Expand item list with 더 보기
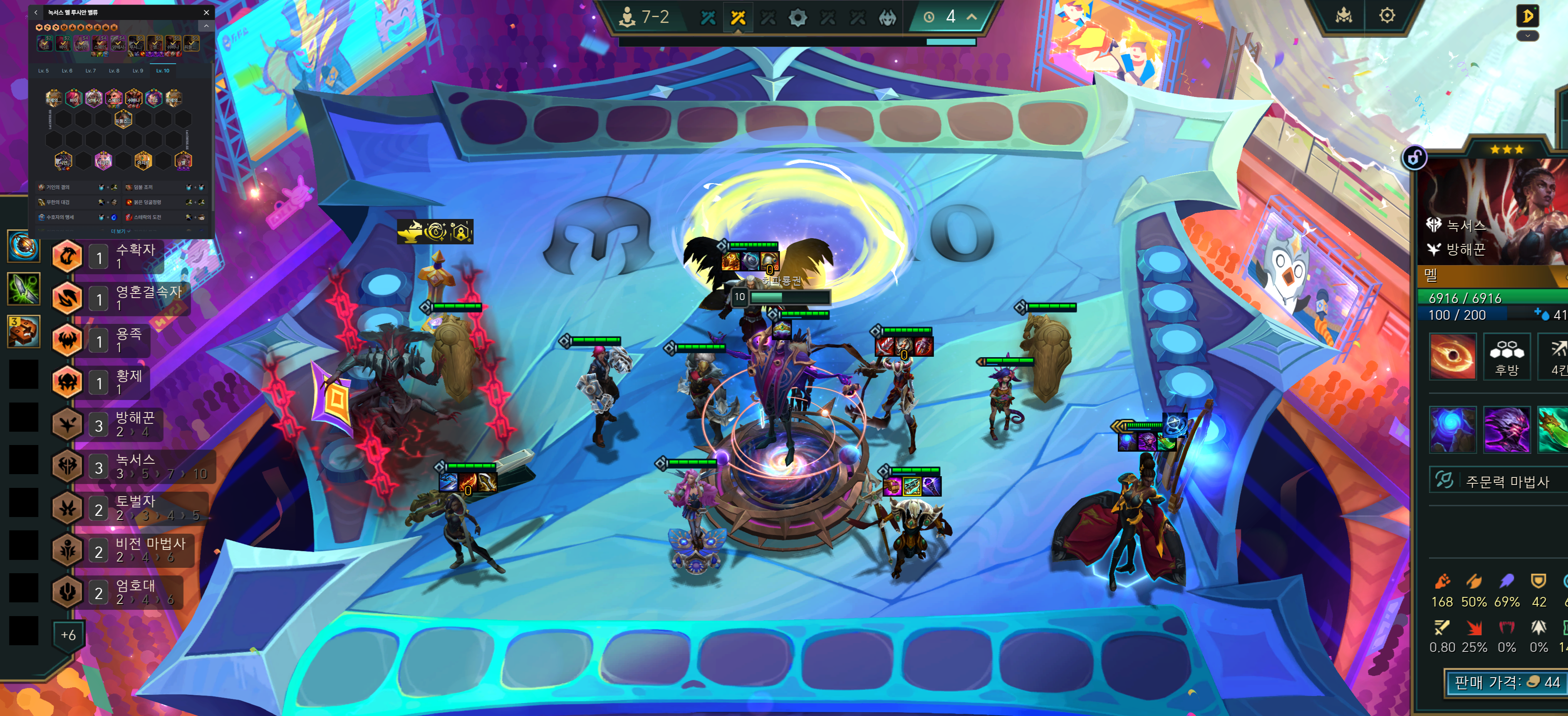The height and width of the screenshot is (716, 1568). click(x=121, y=231)
